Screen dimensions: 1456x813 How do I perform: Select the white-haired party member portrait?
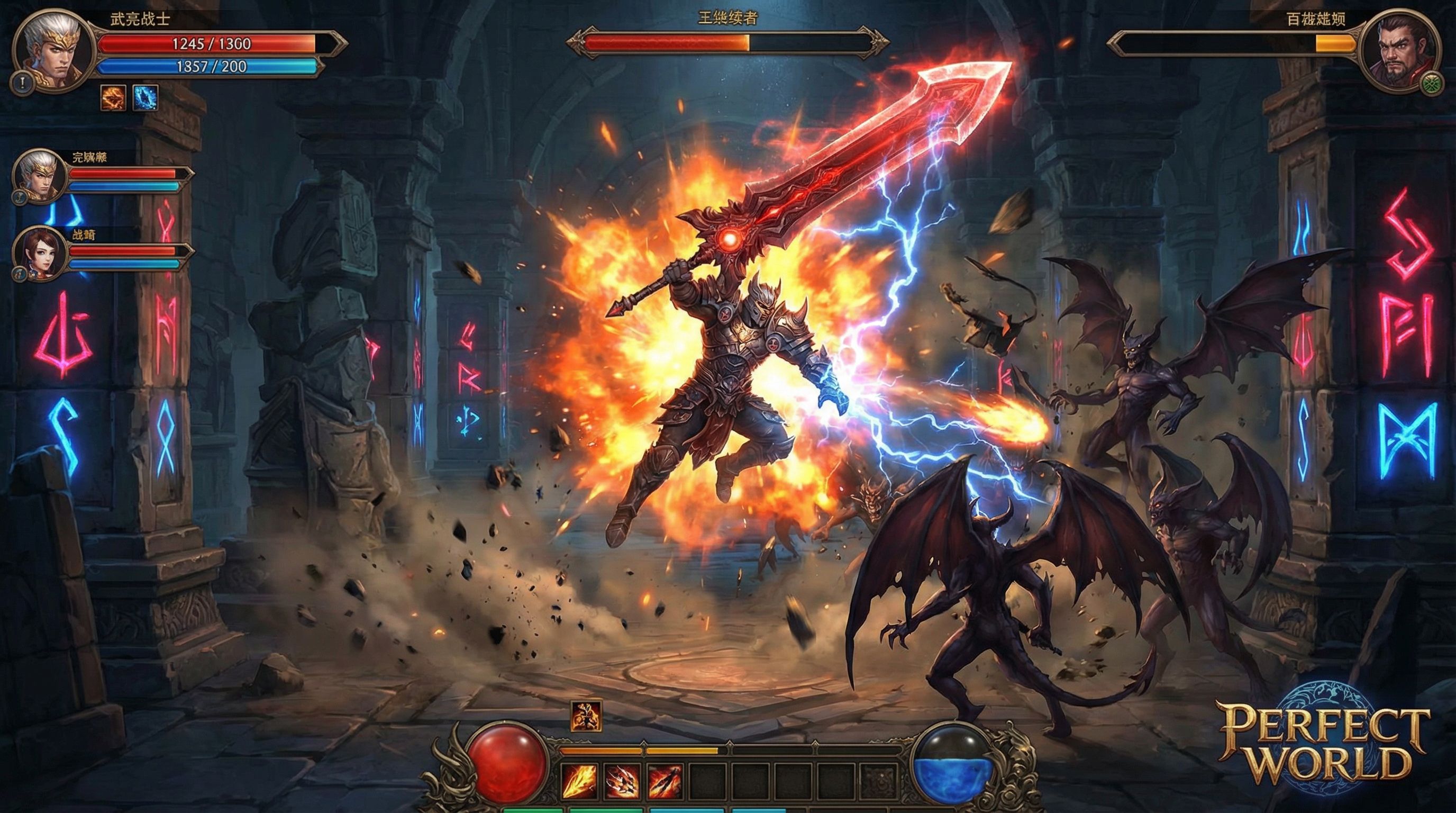pyautogui.click(x=40, y=175)
